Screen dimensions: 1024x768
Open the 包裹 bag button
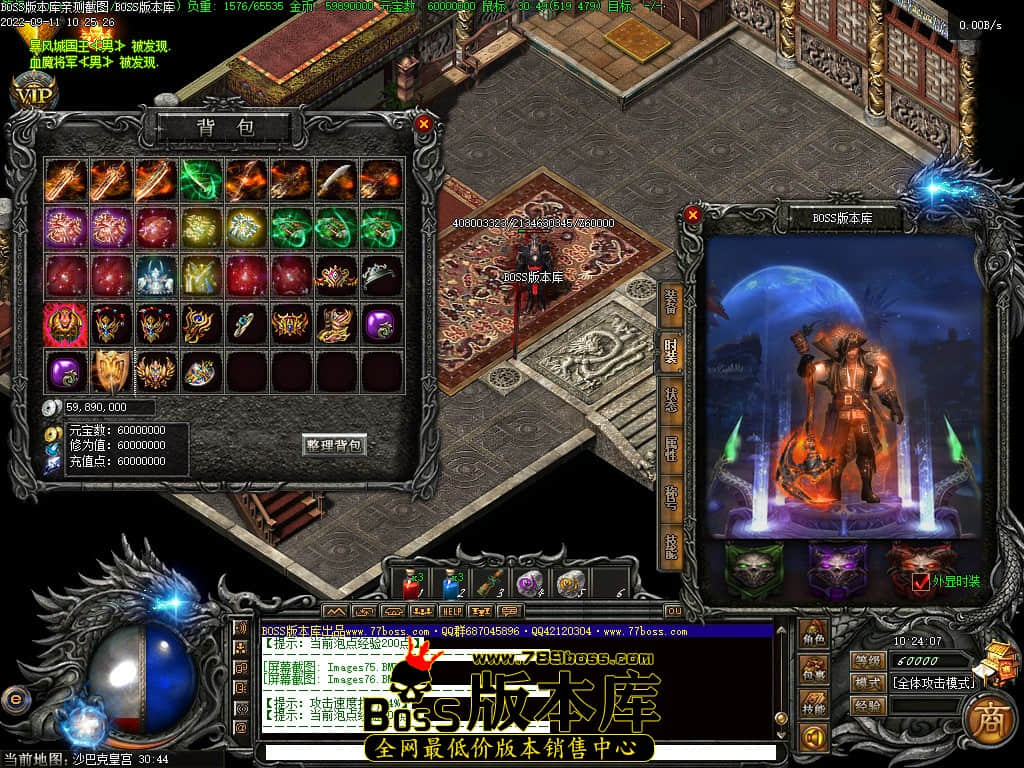click(x=814, y=671)
